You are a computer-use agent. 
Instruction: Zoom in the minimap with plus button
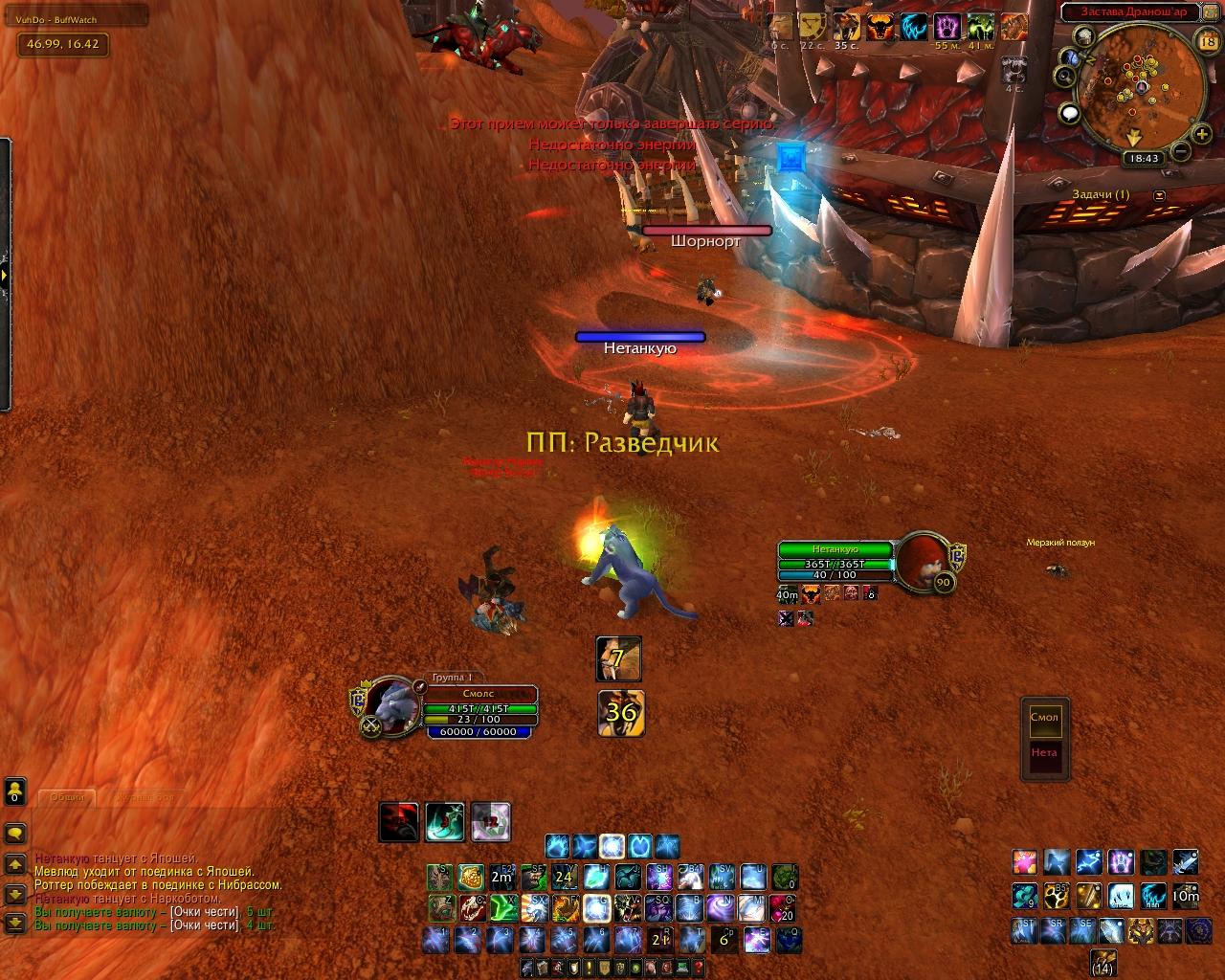[x=1202, y=135]
